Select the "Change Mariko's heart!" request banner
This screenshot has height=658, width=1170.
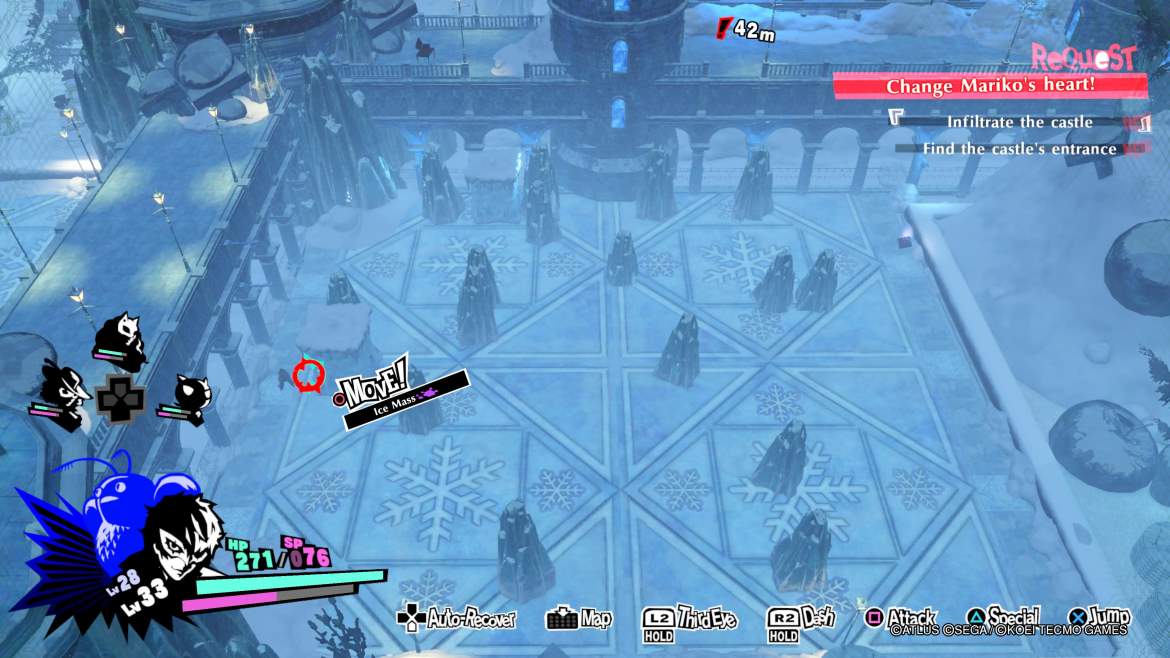click(990, 86)
